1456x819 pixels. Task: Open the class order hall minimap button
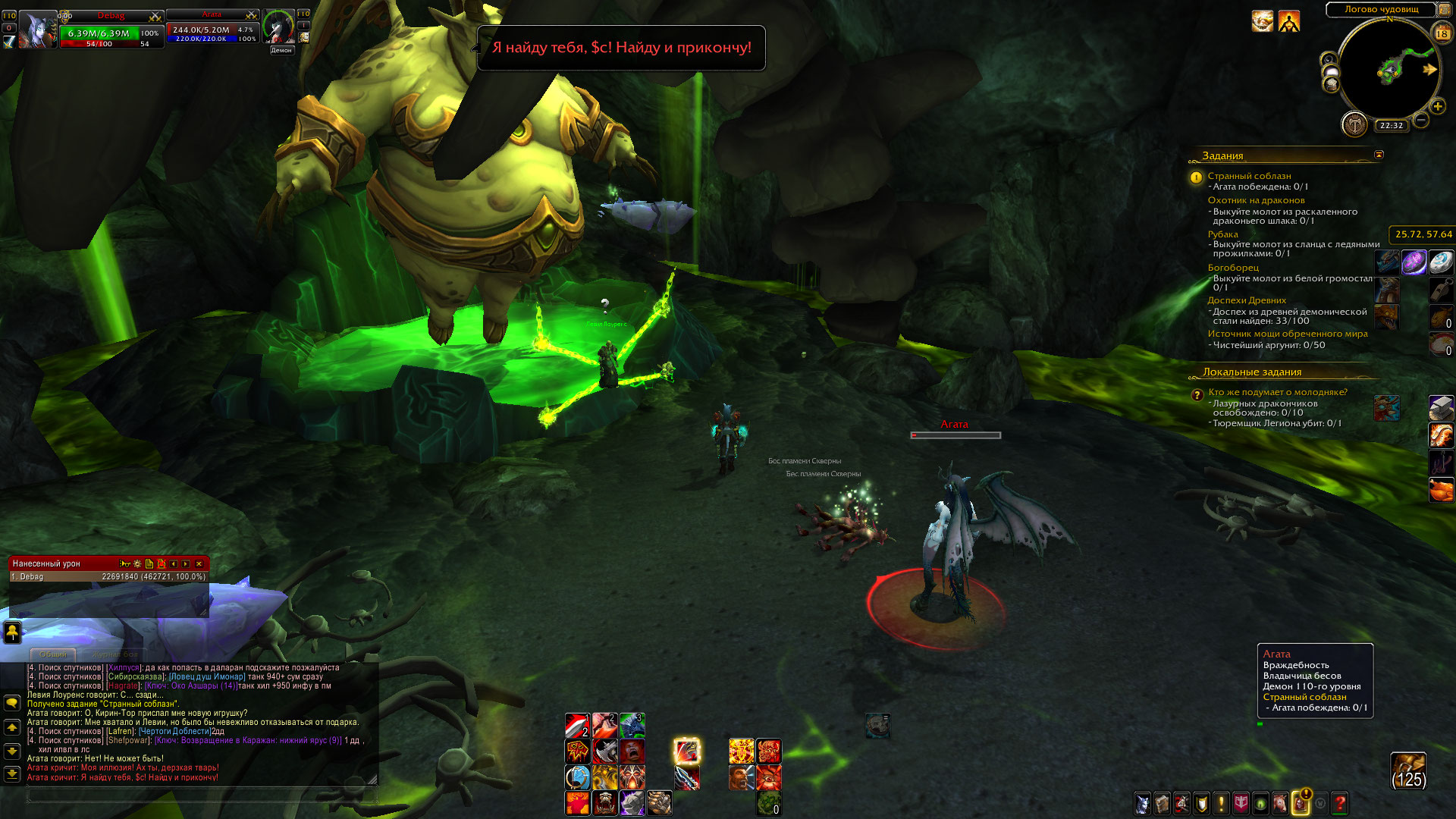pyautogui.click(x=1354, y=124)
